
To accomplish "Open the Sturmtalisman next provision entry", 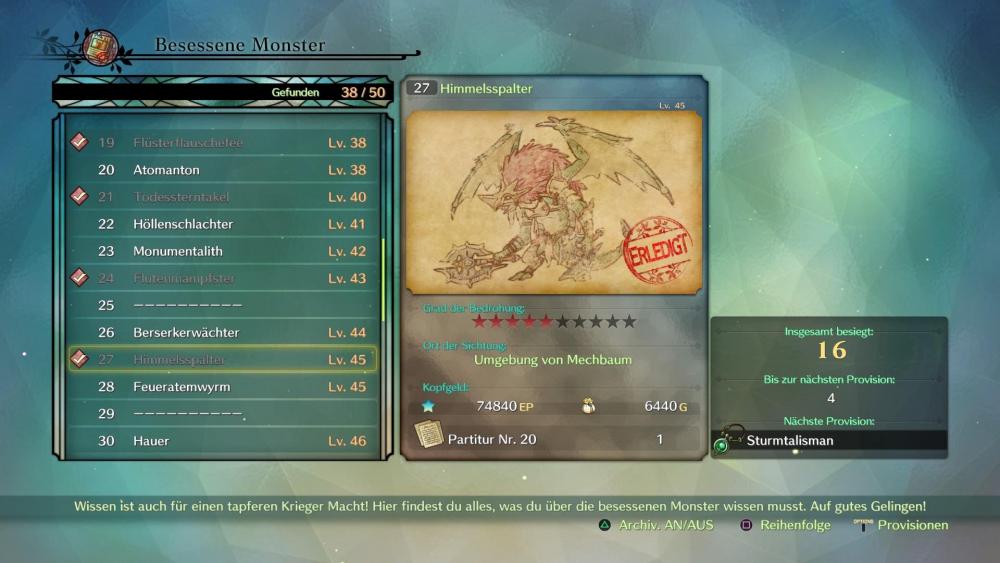I will pos(830,440).
